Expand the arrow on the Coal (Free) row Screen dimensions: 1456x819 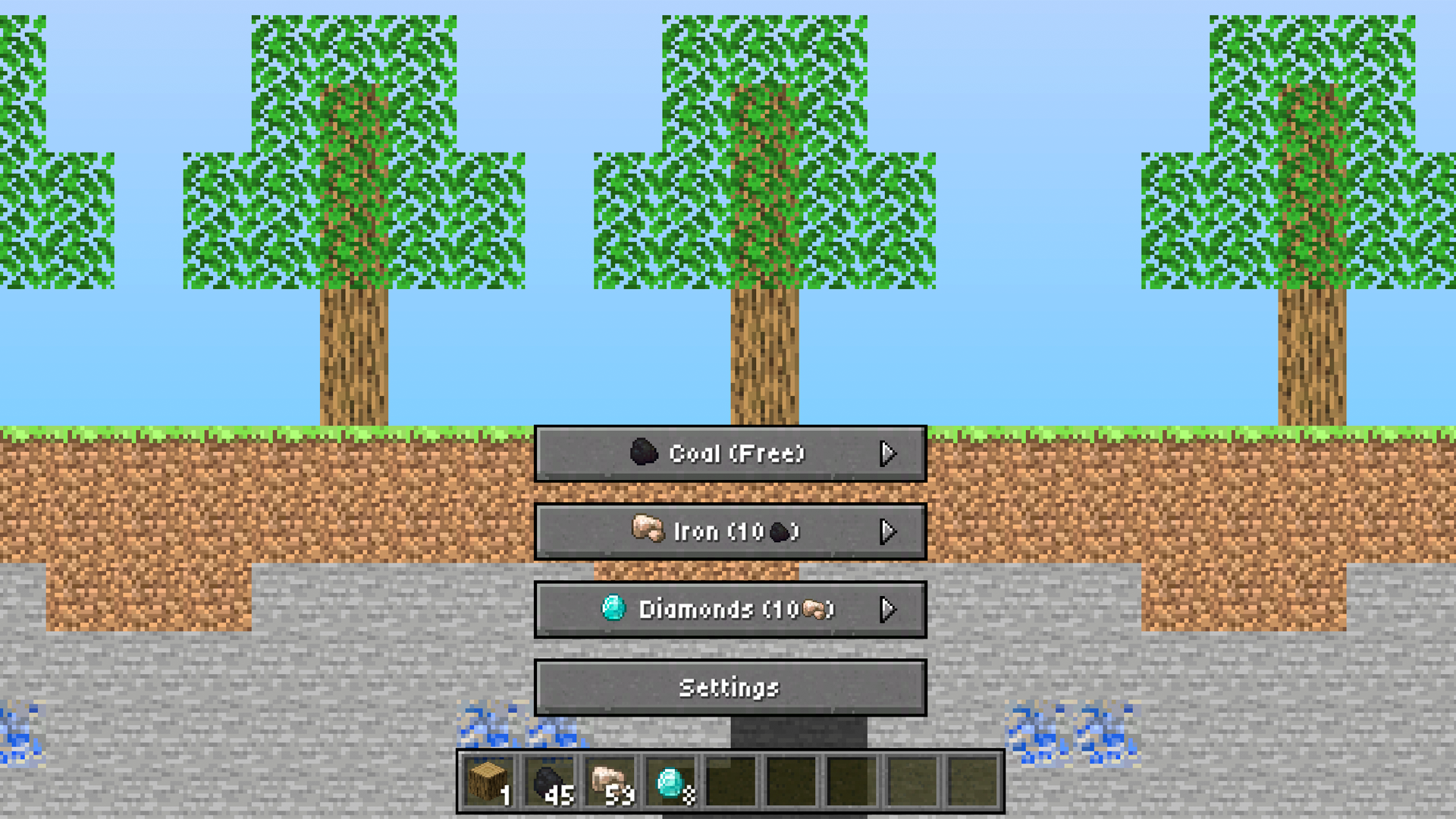pyautogui.click(x=890, y=453)
